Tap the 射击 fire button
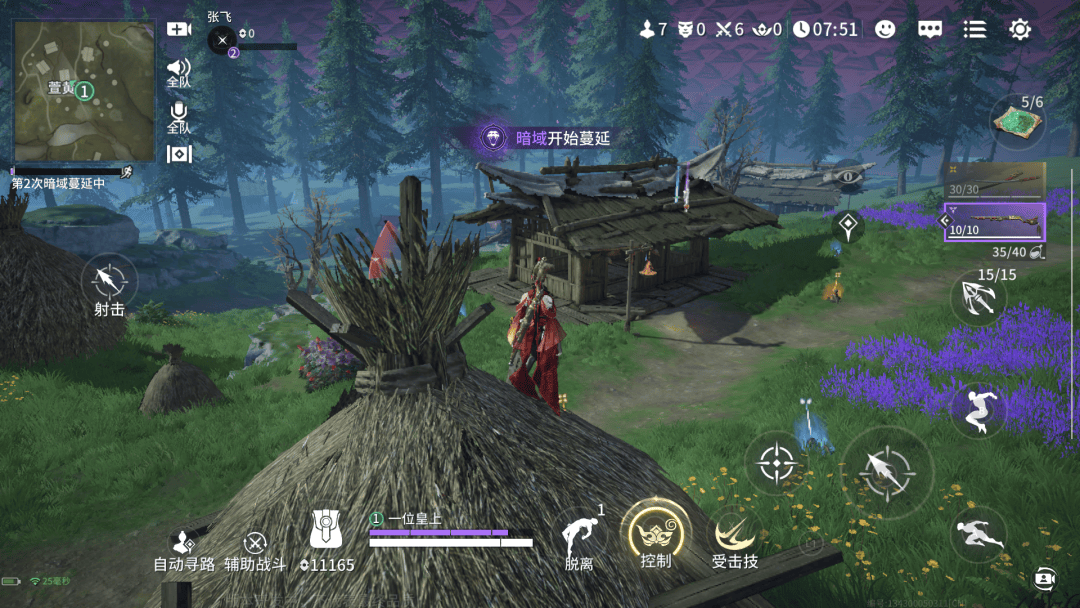Screen dimensions: 1080x608 (109, 279)
